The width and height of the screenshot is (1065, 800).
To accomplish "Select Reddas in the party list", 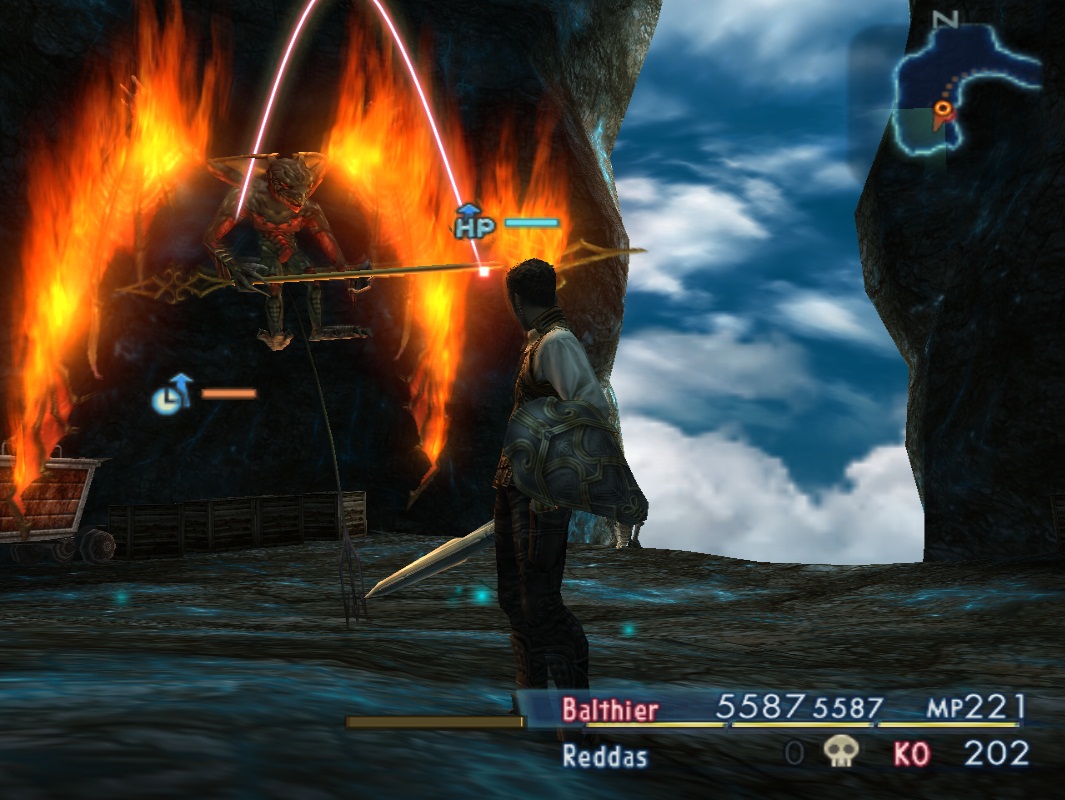I will [x=604, y=755].
